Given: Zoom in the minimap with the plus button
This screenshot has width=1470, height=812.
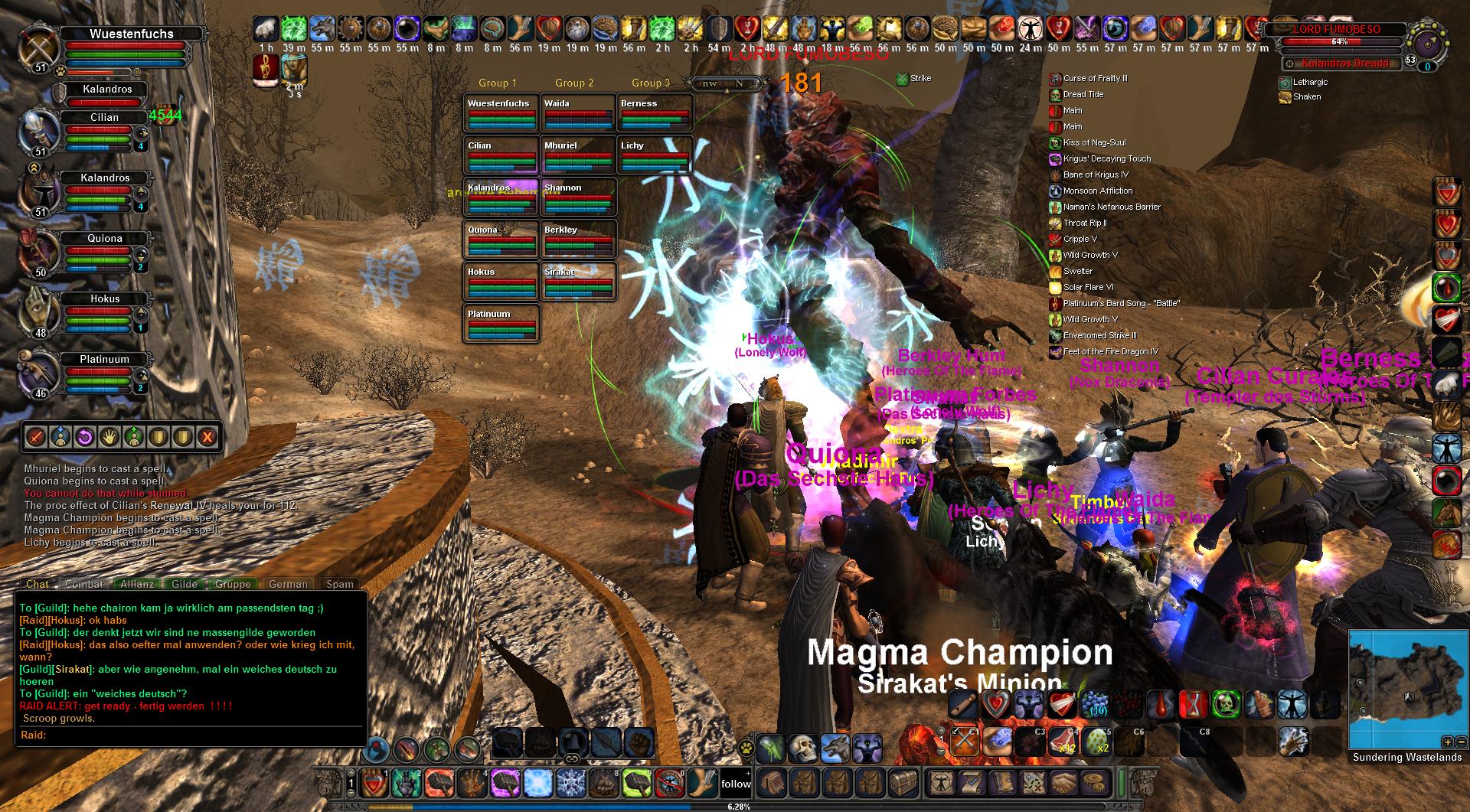Looking at the screenshot, I should 1448,742.
